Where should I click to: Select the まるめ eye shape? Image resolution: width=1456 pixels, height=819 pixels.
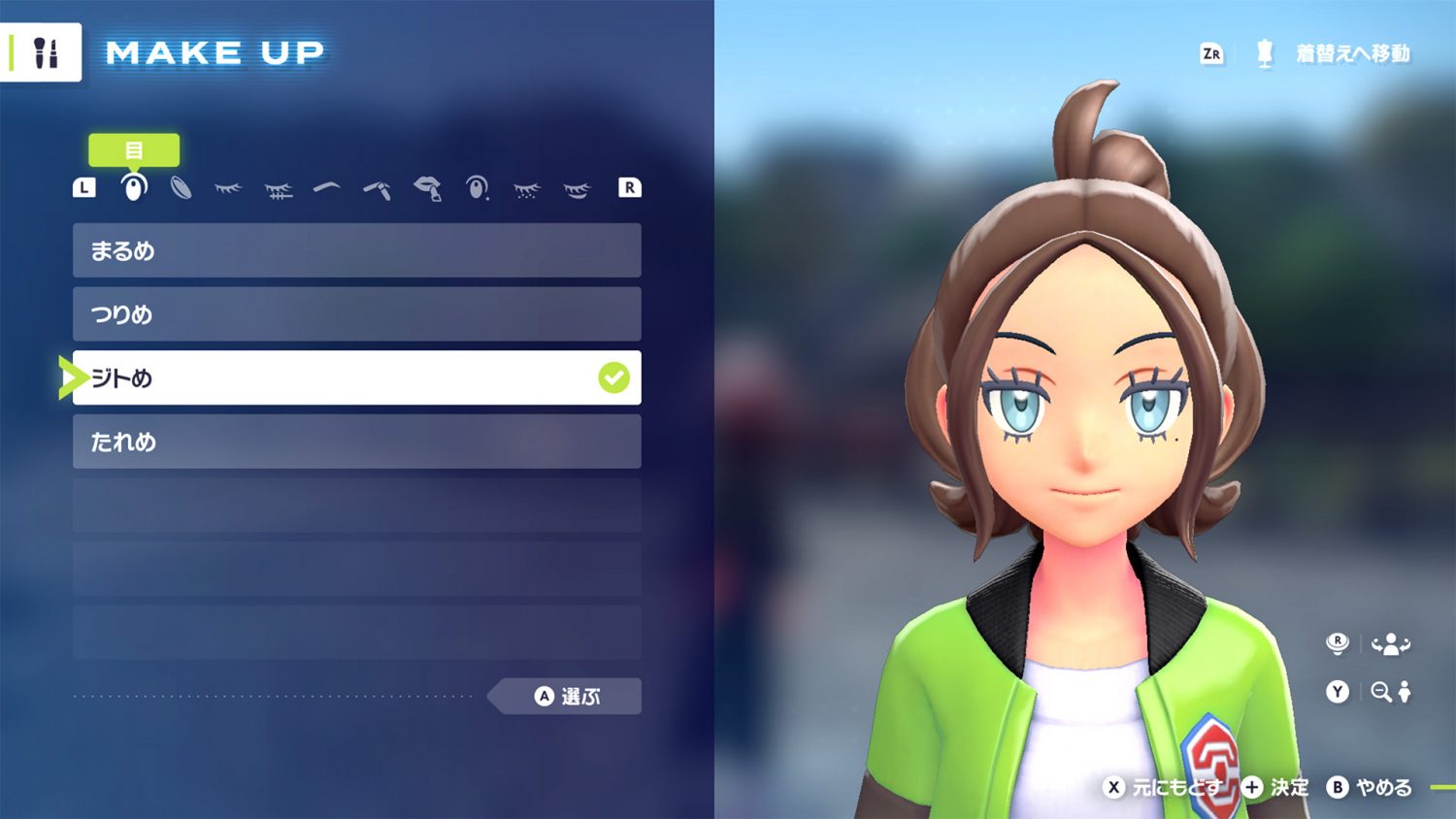tap(356, 250)
